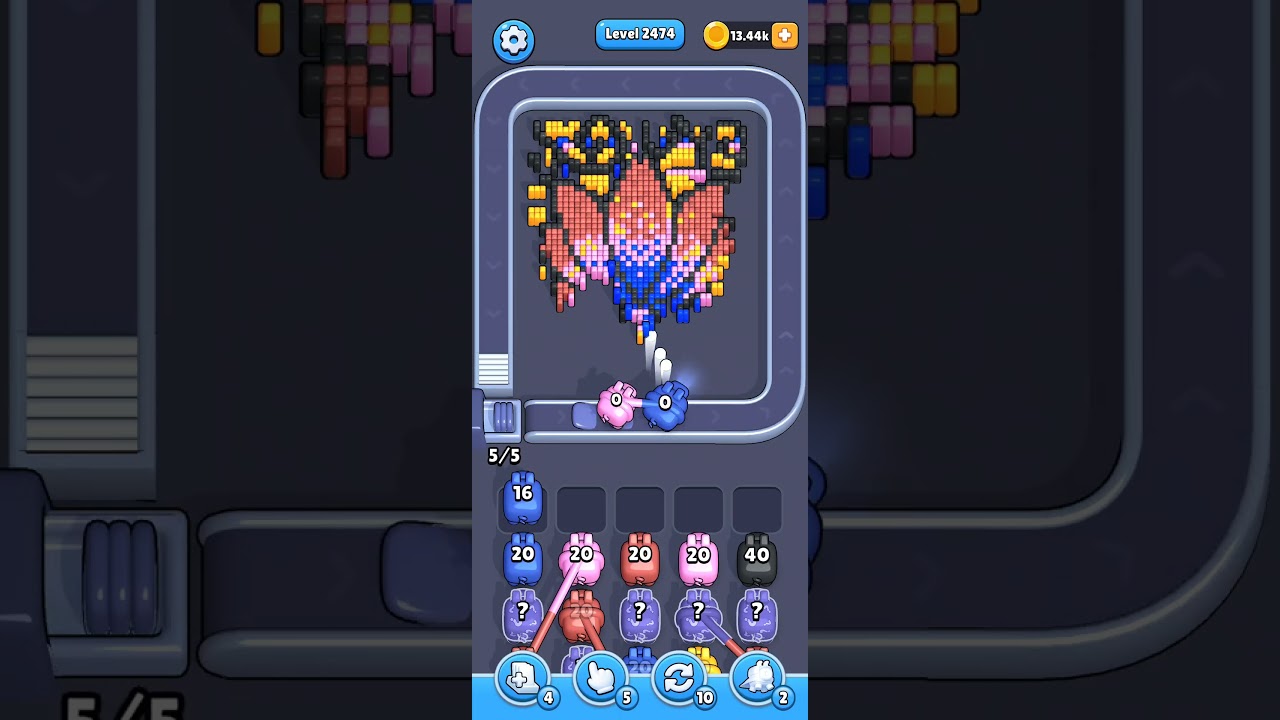Select the add-slot booster with 4 uses

522,677
